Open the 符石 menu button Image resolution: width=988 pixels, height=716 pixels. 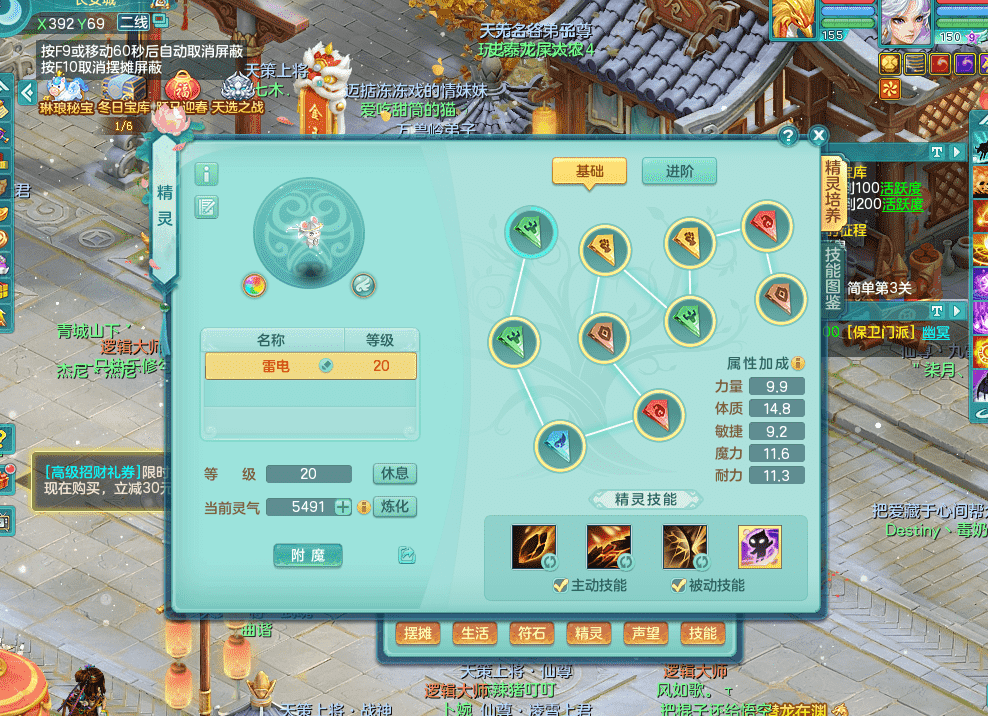coord(531,633)
